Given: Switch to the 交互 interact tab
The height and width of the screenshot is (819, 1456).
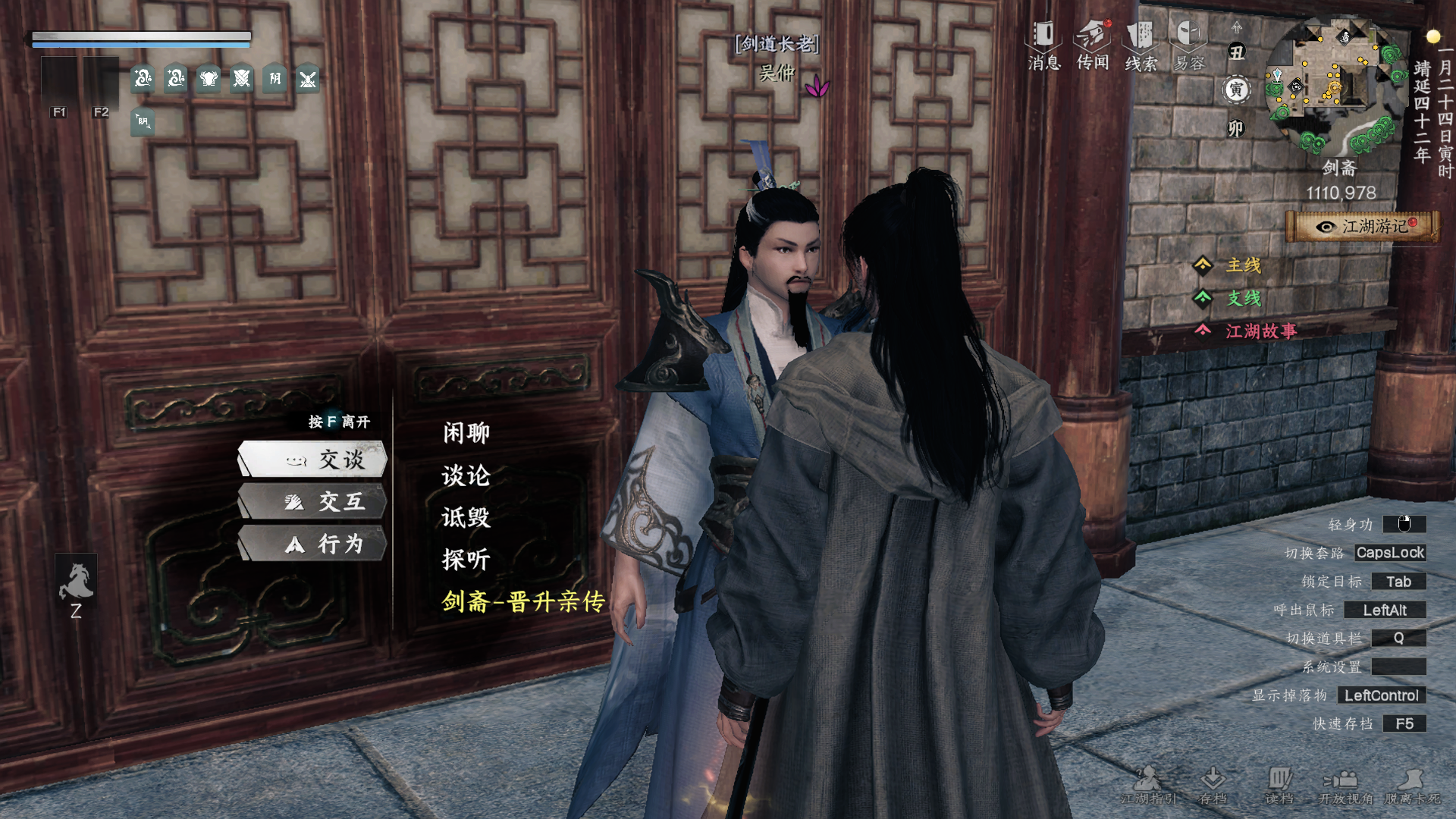Looking at the screenshot, I should pyautogui.click(x=314, y=502).
